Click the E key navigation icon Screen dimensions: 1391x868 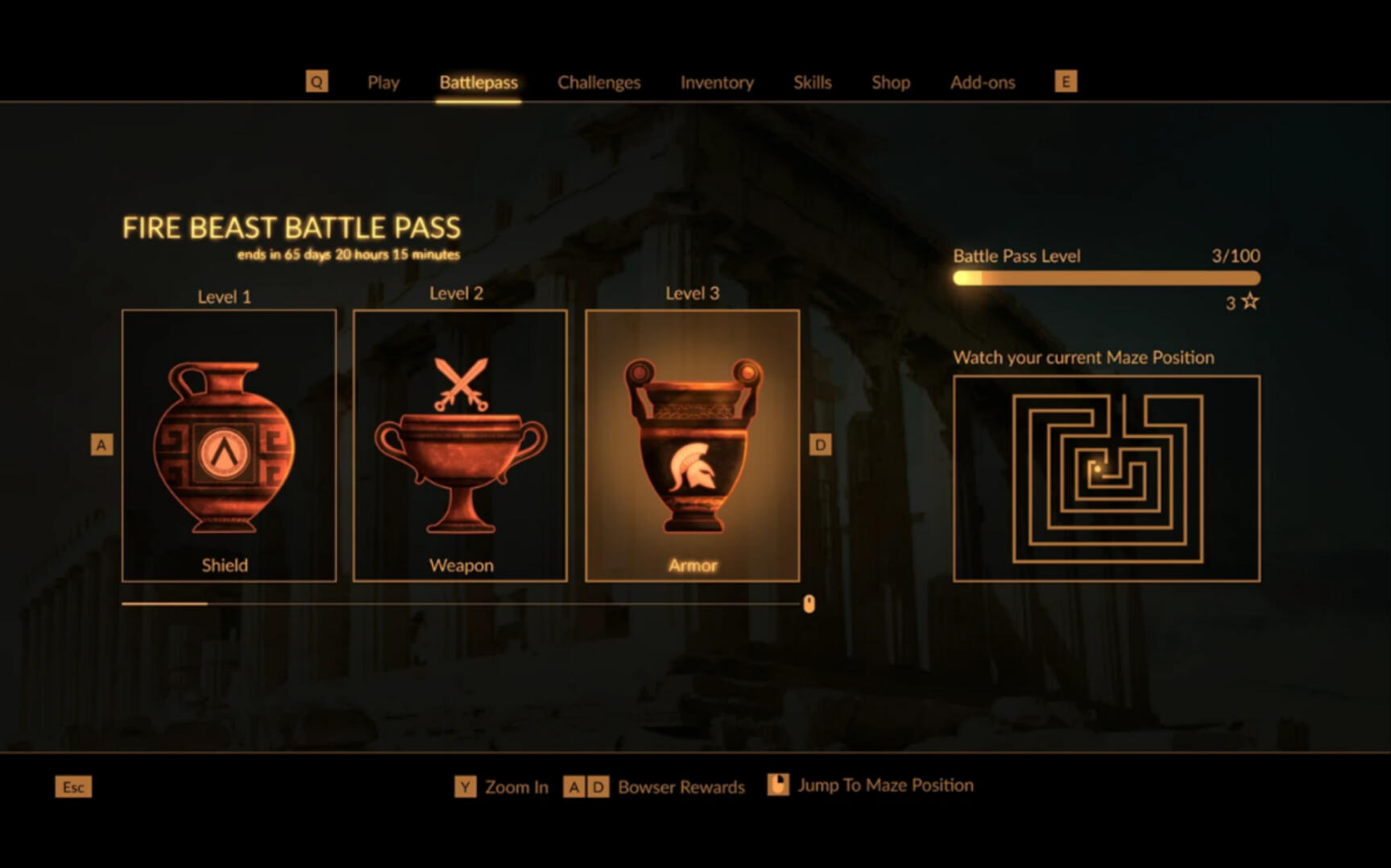click(x=1066, y=81)
